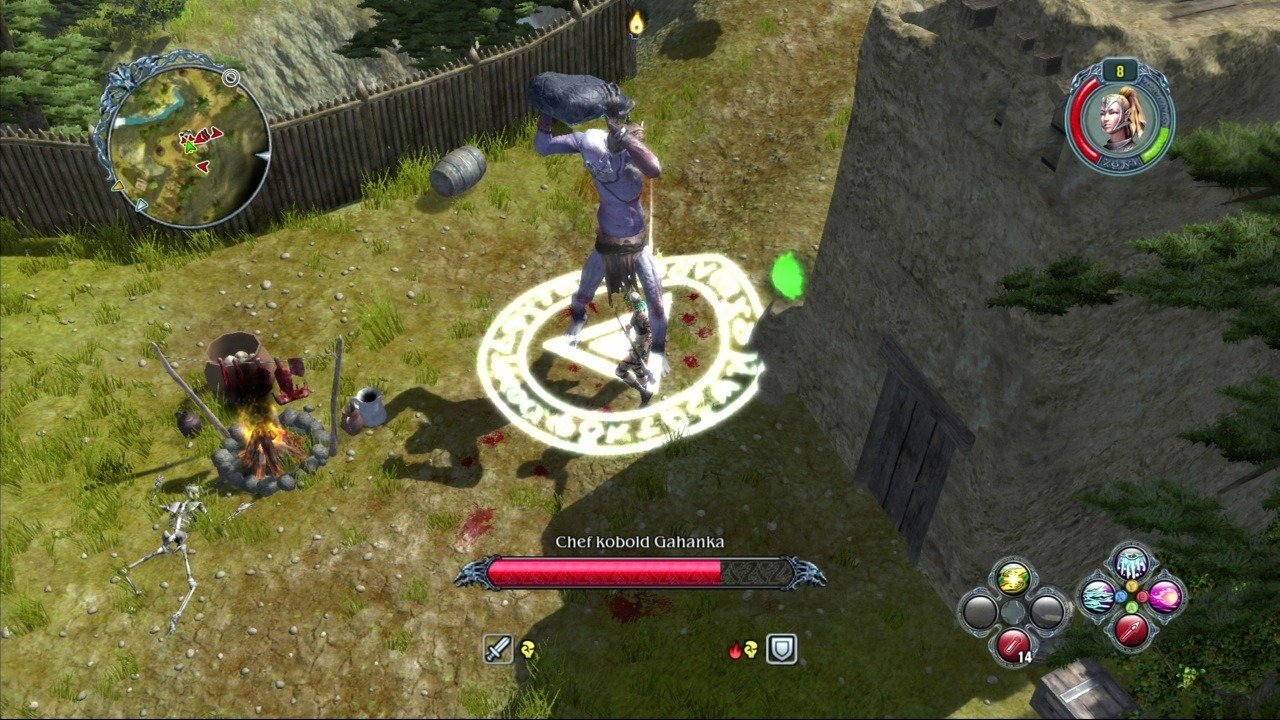Cast the purple icicle rain spell
The image size is (1280, 720).
[x=1132, y=564]
